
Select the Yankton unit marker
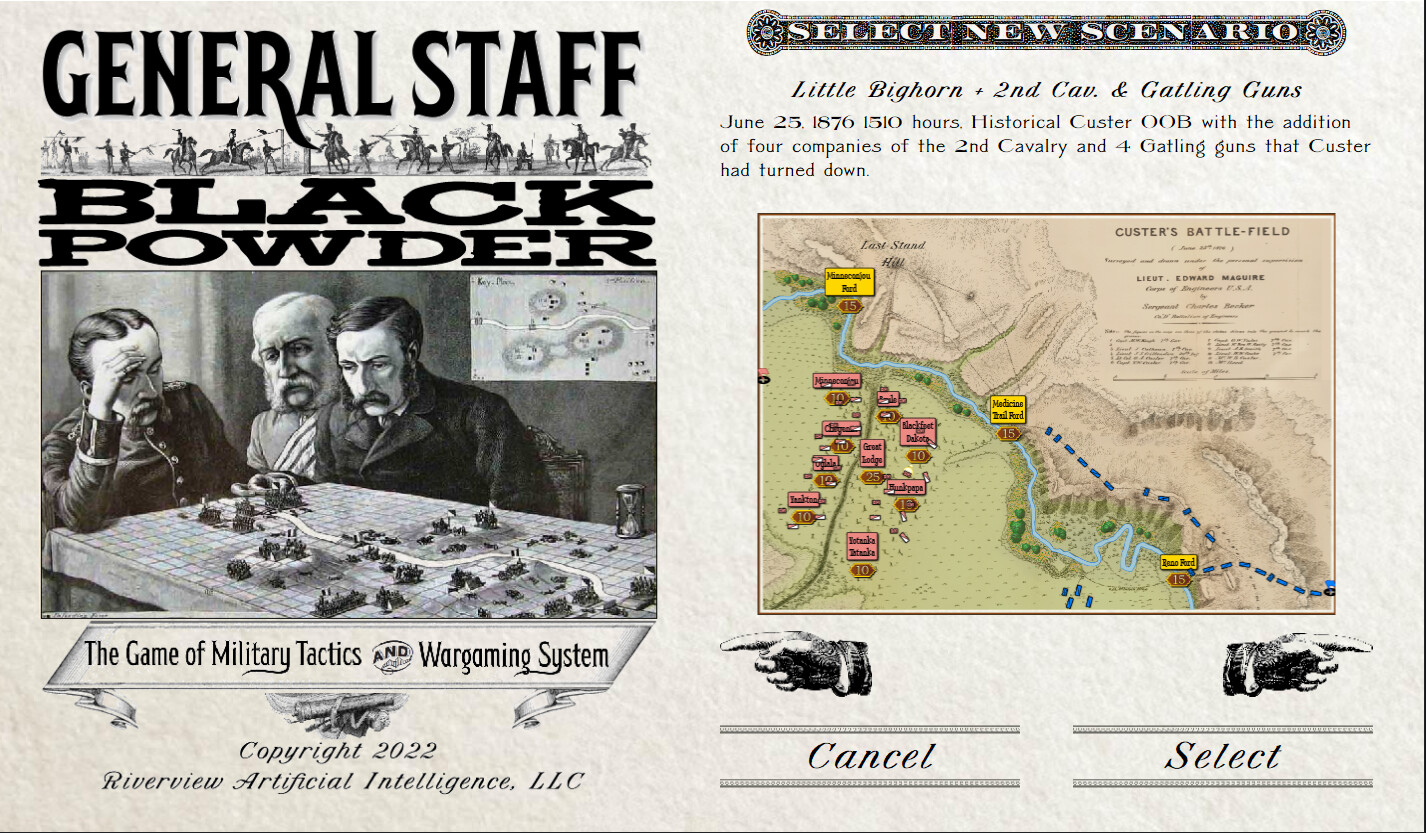point(803,499)
